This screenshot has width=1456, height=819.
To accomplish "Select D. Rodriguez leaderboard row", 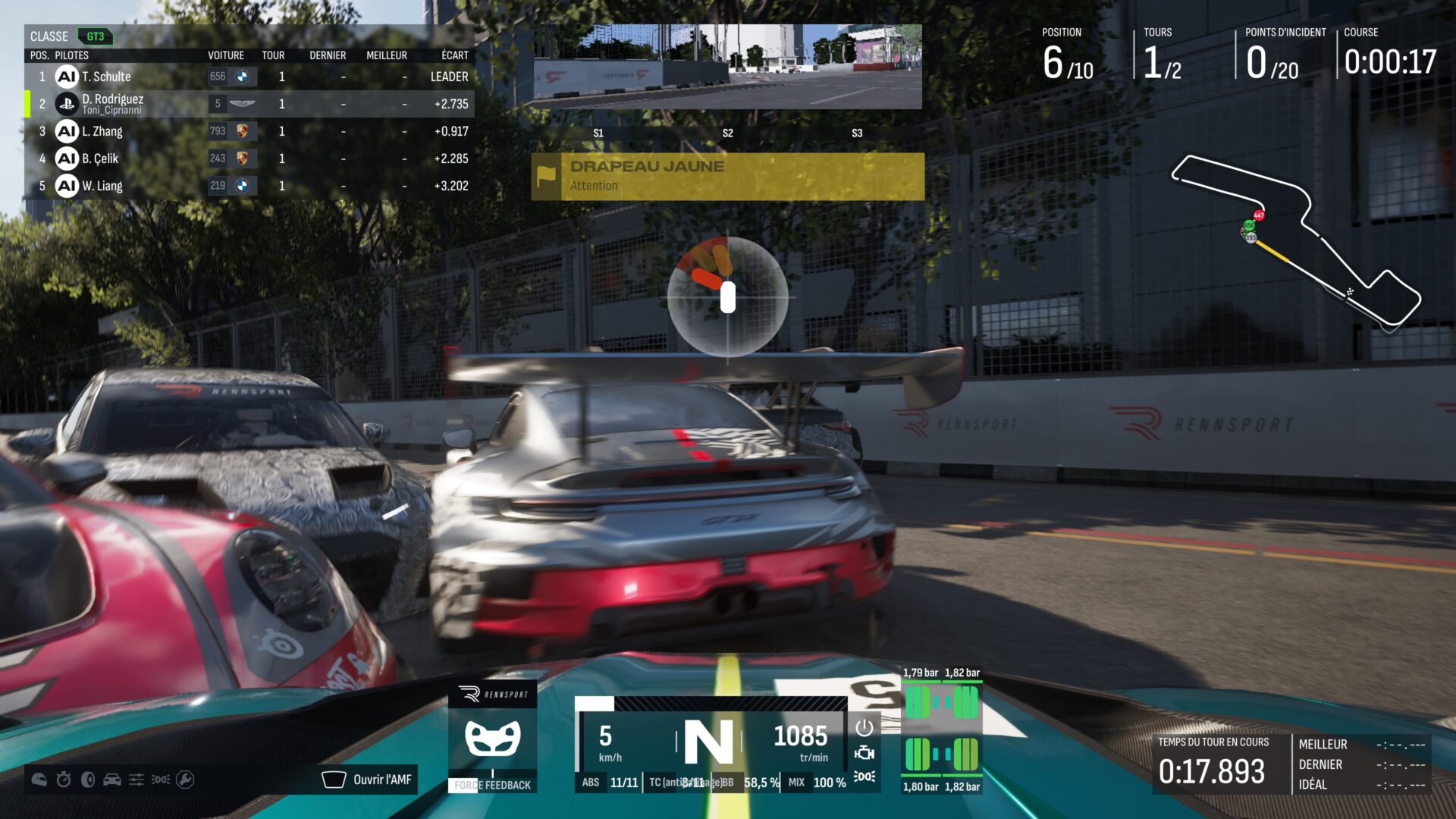I will point(249,104).
